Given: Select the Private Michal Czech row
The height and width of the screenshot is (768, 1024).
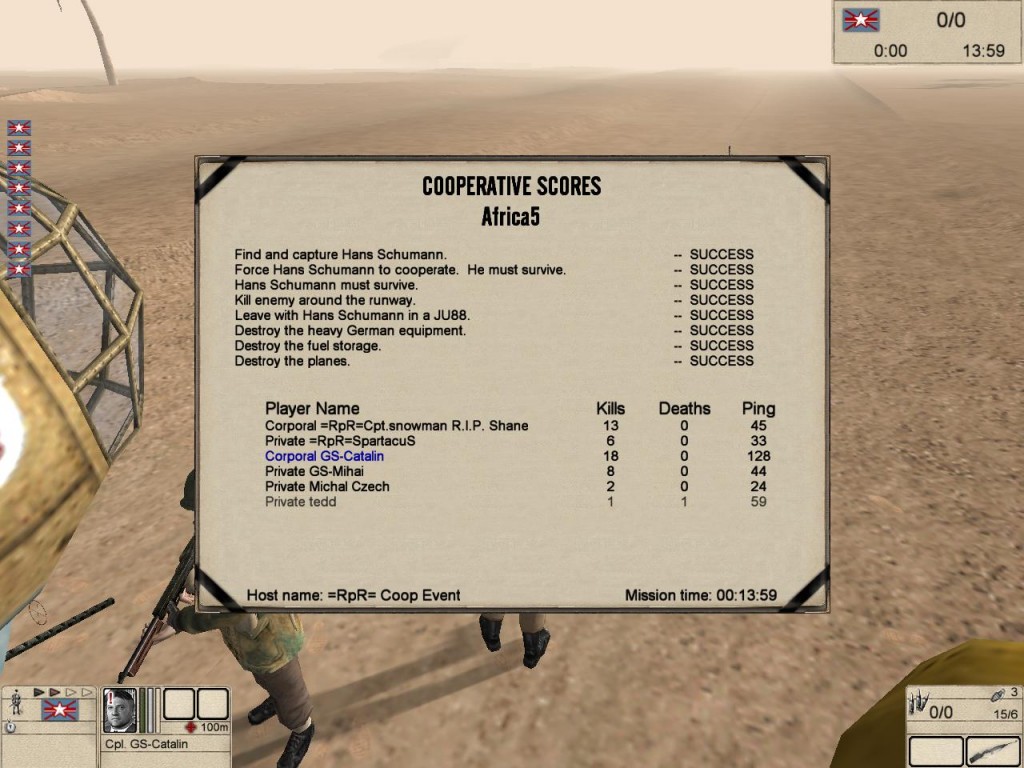Looking at the screenshot, I should (327, 486).
